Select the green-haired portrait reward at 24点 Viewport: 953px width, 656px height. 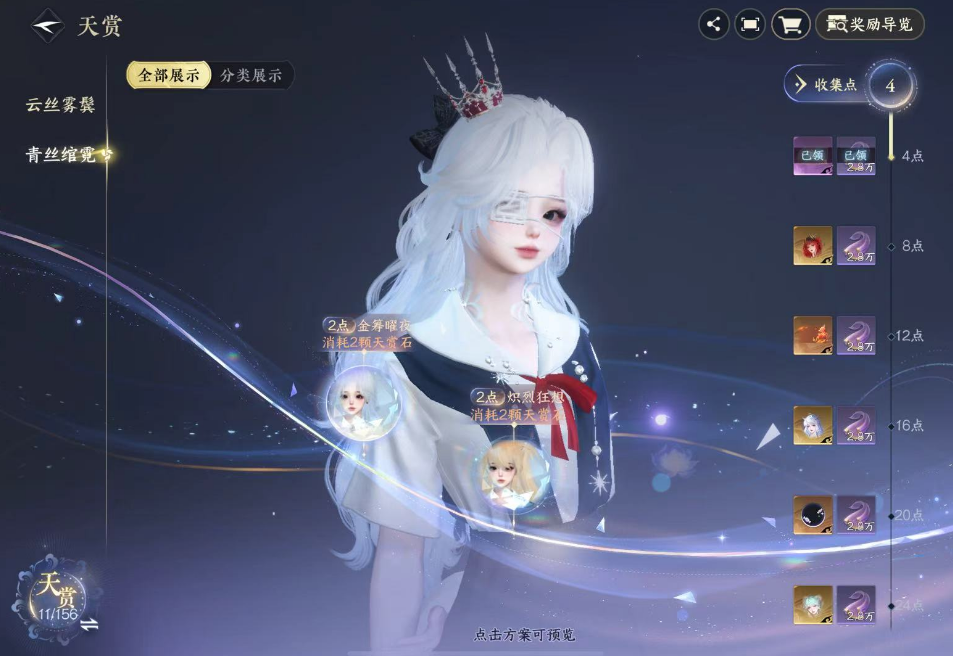(x=812, y=605)
